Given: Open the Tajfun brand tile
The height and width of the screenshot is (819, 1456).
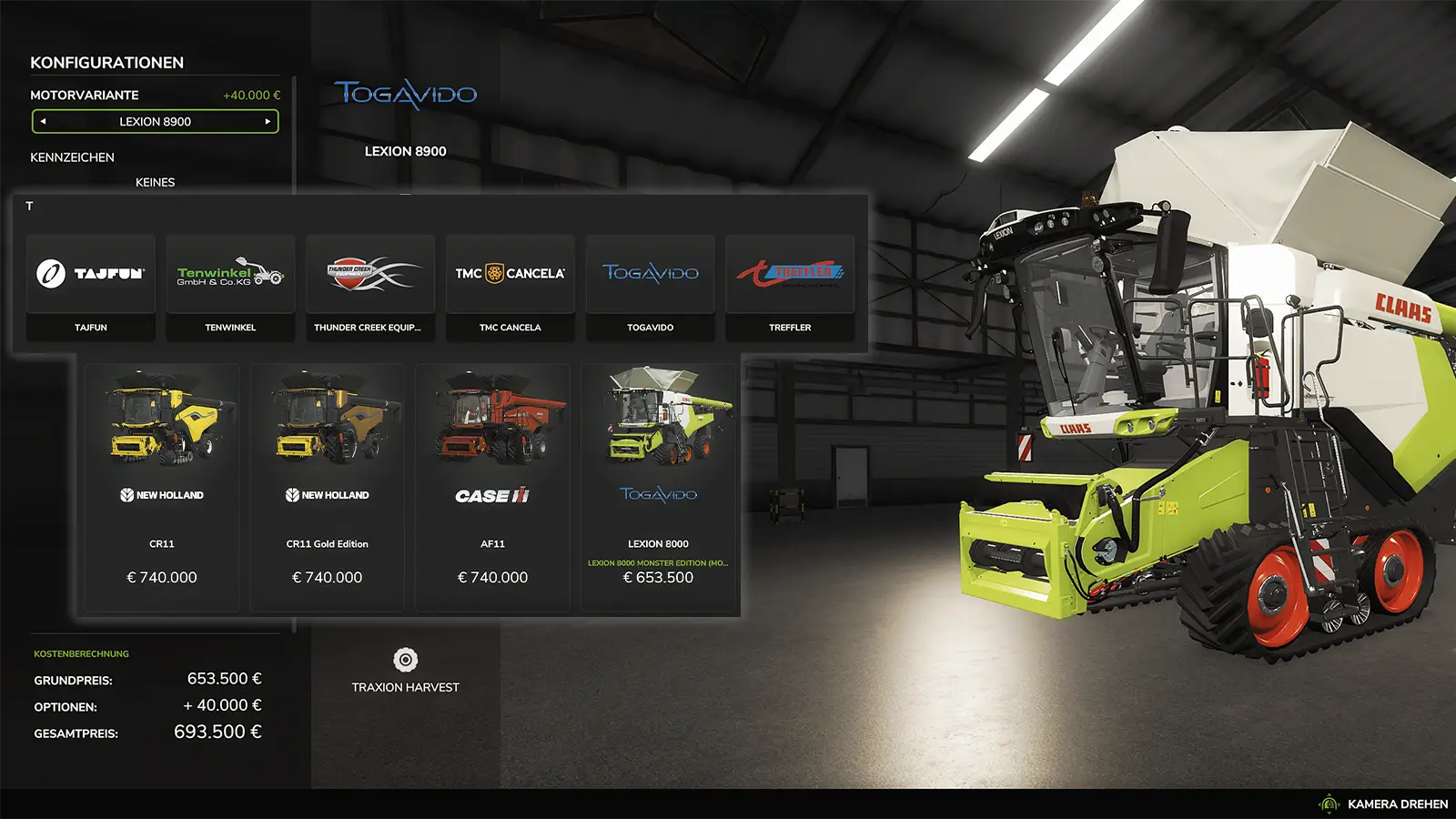Looking at the screenshot, I should click(91, 287).
